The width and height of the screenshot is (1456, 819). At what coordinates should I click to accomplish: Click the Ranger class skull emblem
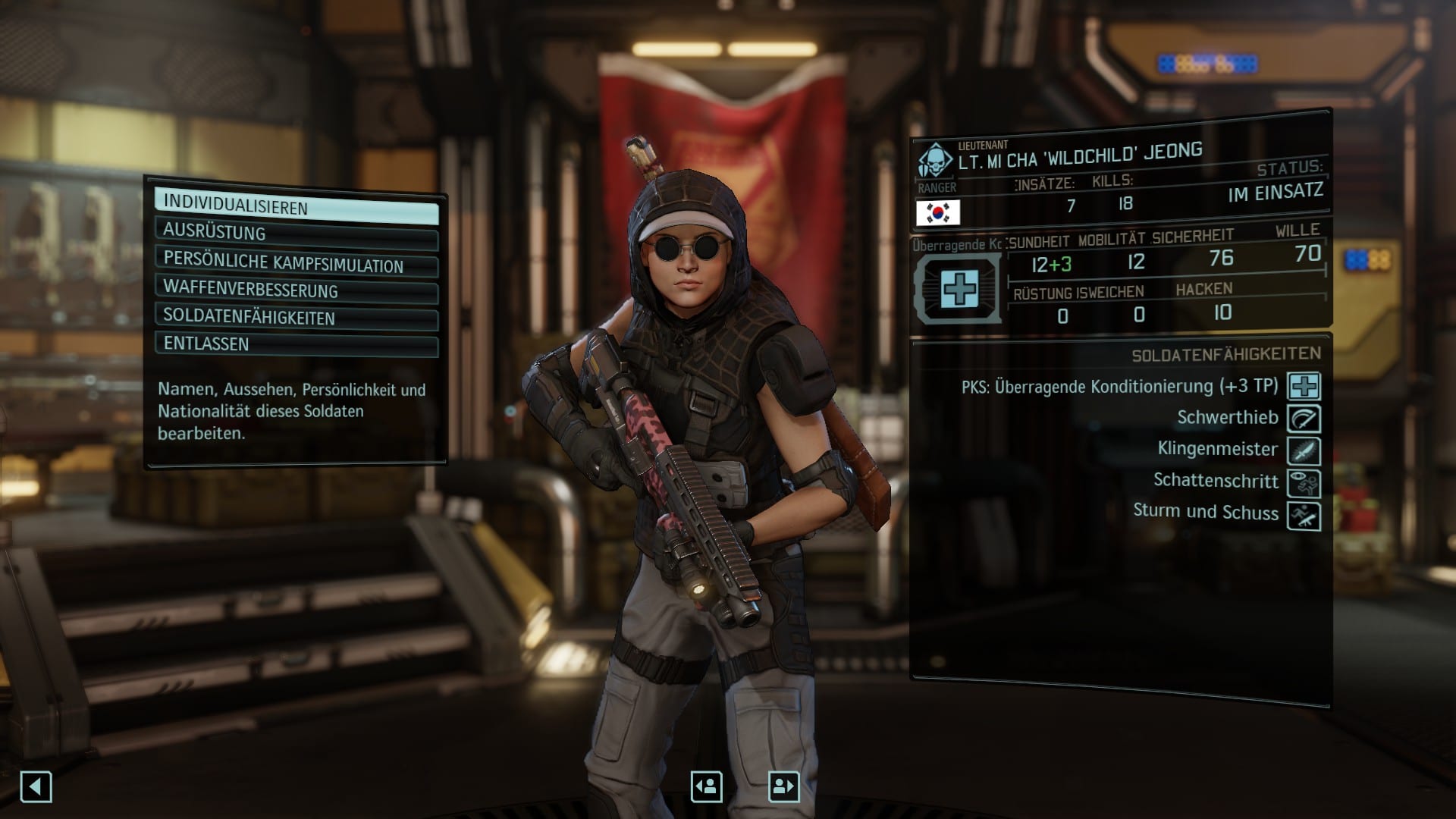point(936,161)
